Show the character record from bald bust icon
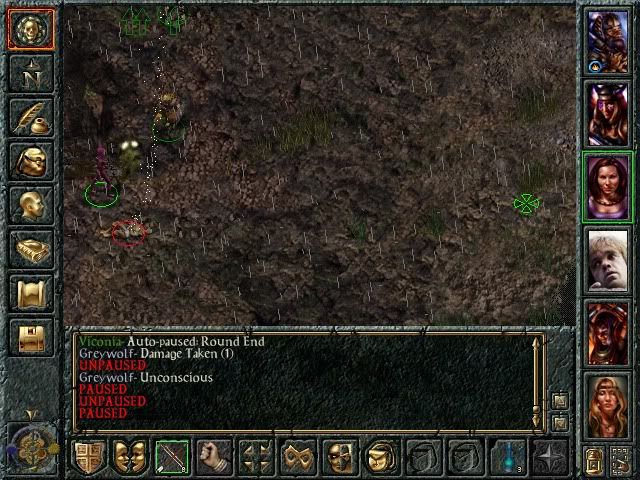This screenshot has width=640, height=480. click(30, 205)
